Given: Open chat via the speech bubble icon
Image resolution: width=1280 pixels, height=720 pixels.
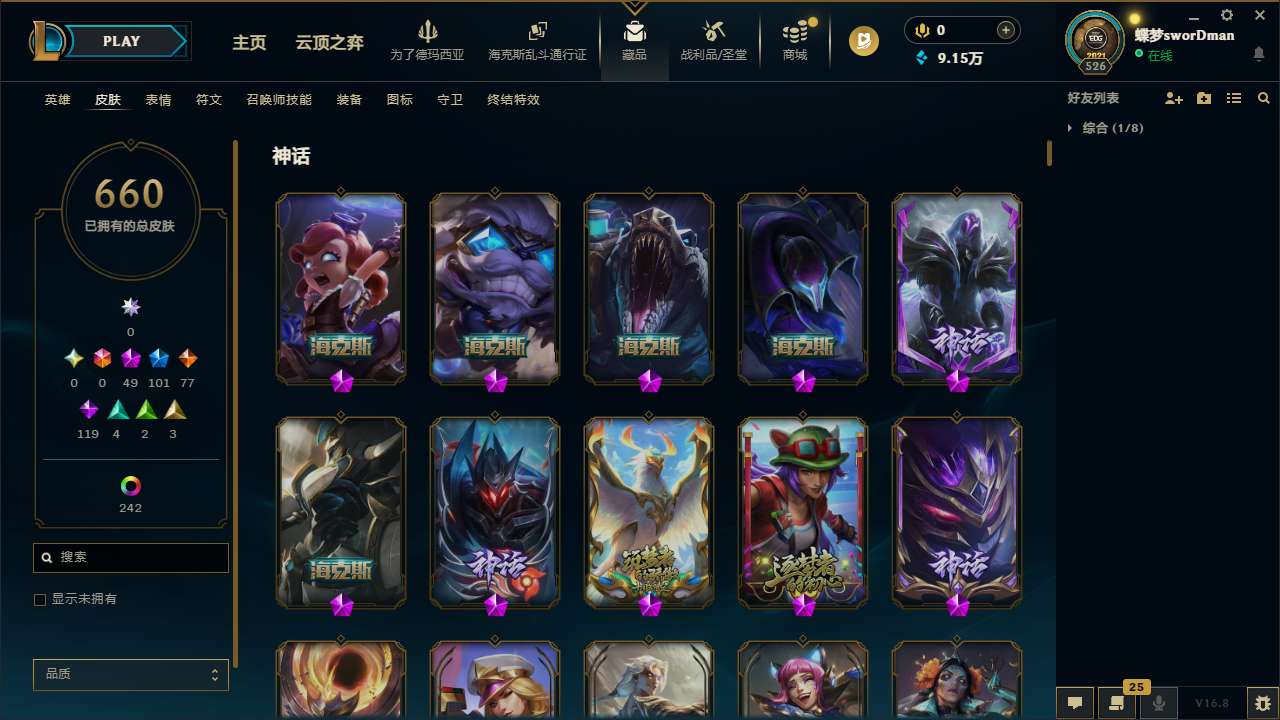Looking at the screenshot, I should 1075,703.
